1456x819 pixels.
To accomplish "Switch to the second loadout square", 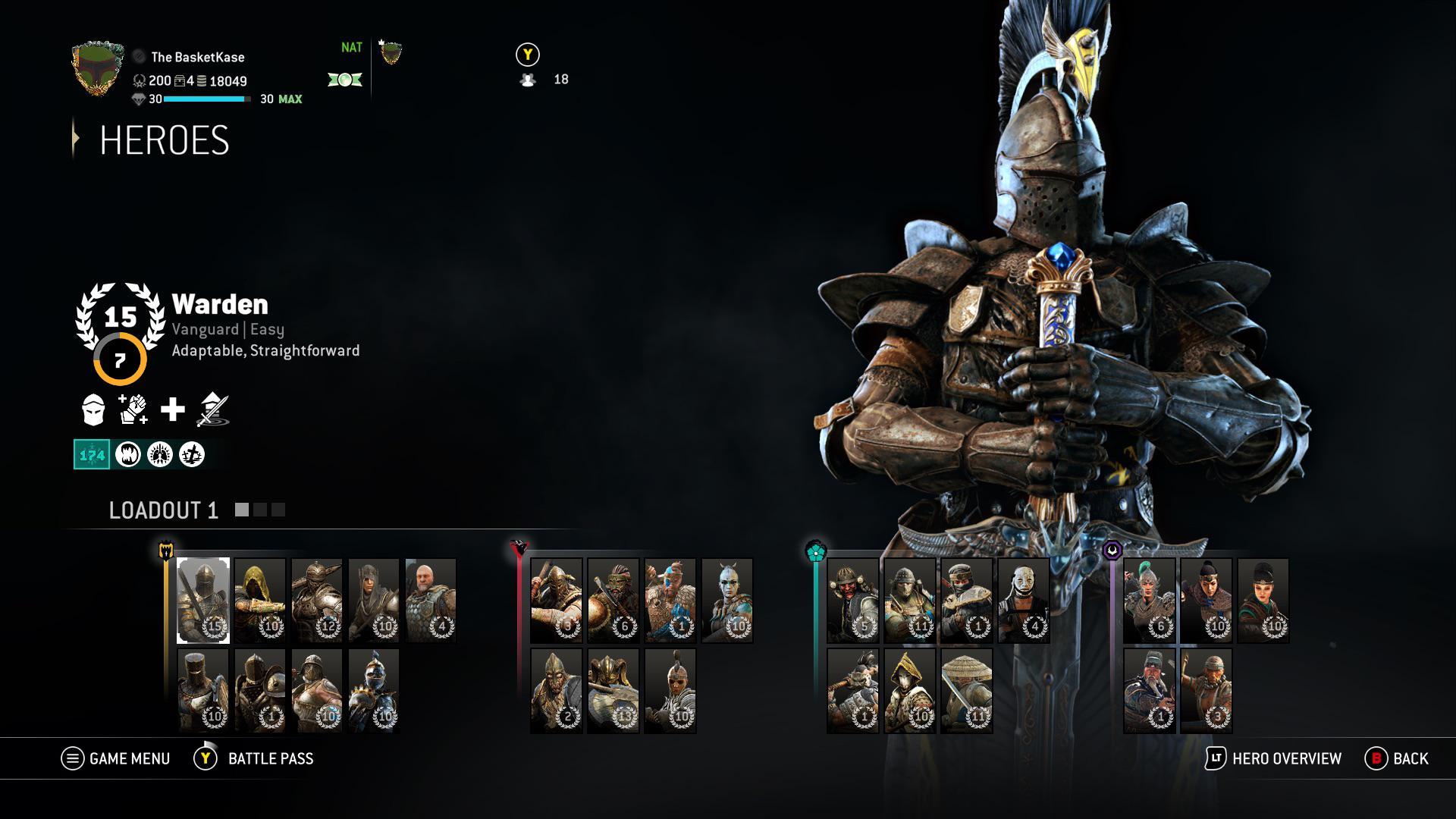I will click(259, 510).
